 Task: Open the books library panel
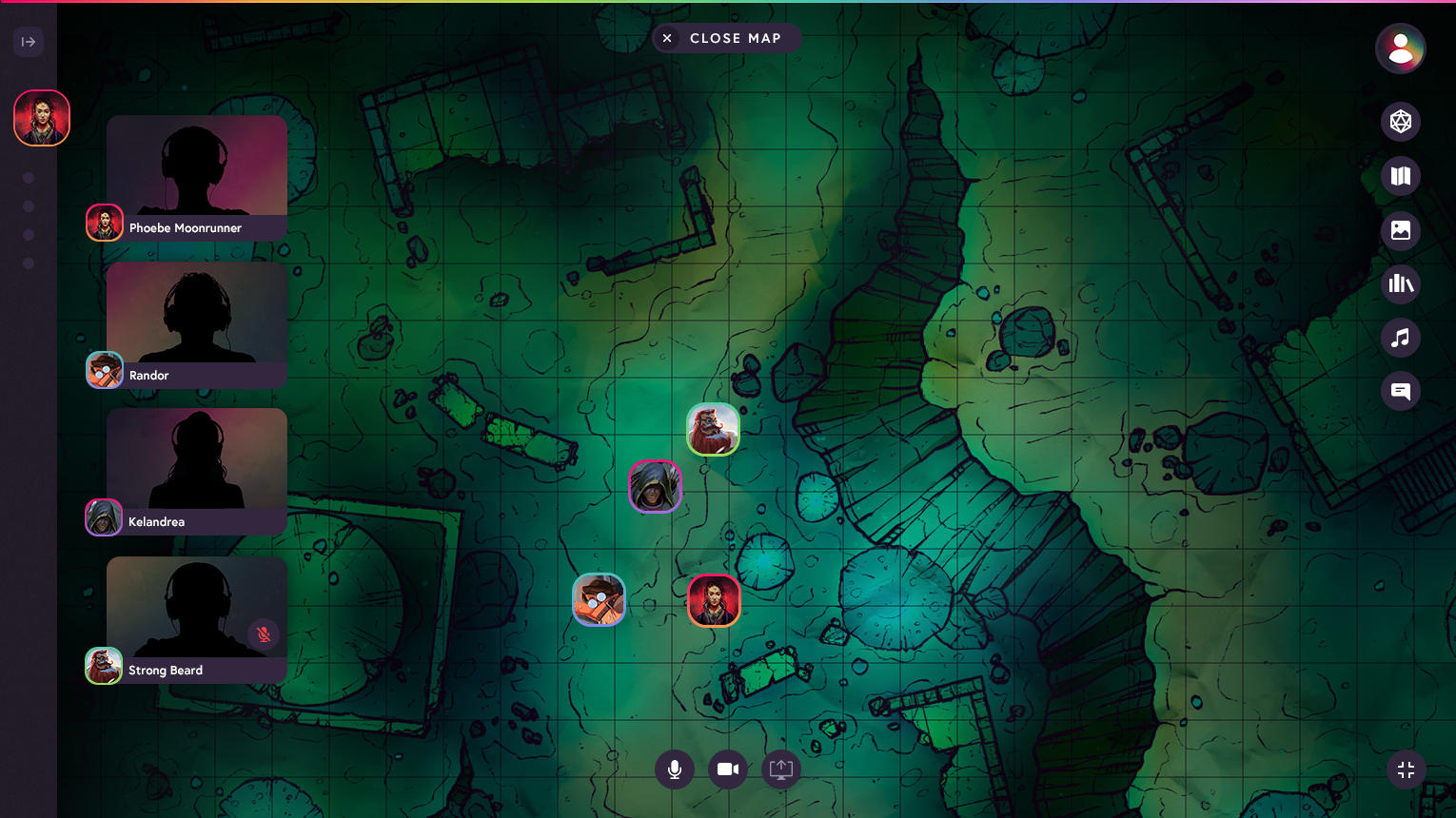point(1400,283)
